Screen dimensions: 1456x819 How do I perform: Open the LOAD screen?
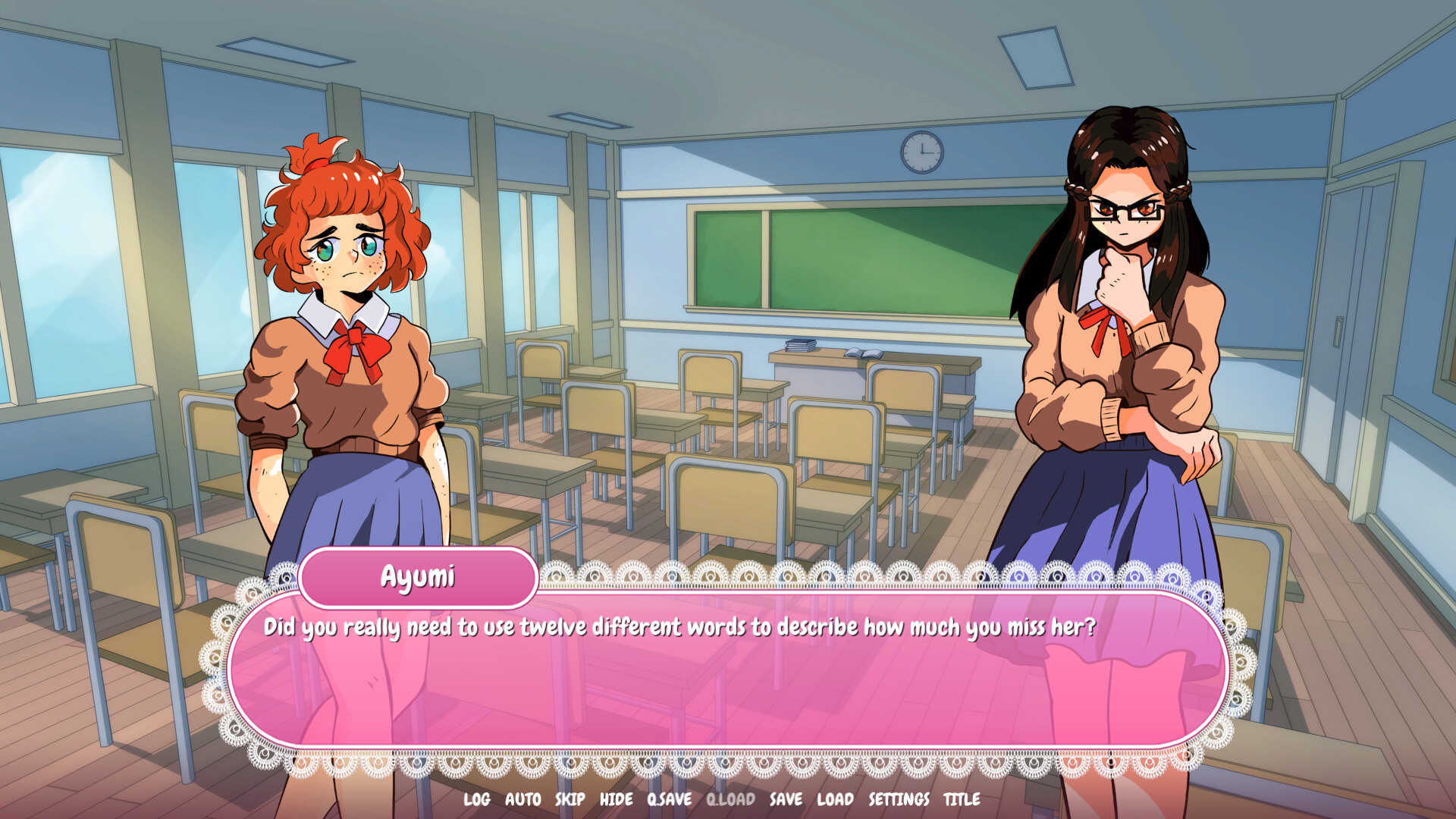click(836, 799)
